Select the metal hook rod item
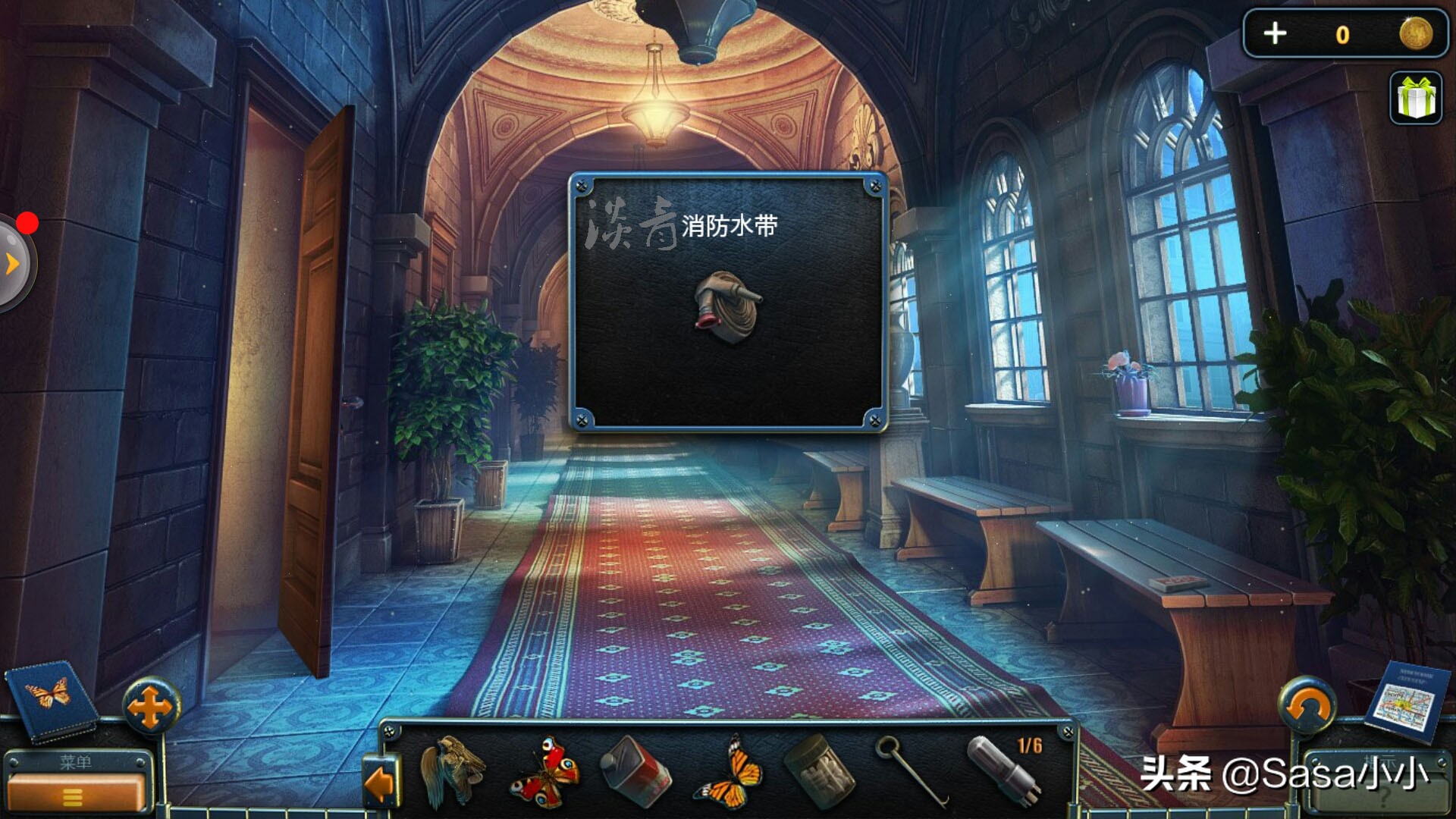 tap(911, 770)
